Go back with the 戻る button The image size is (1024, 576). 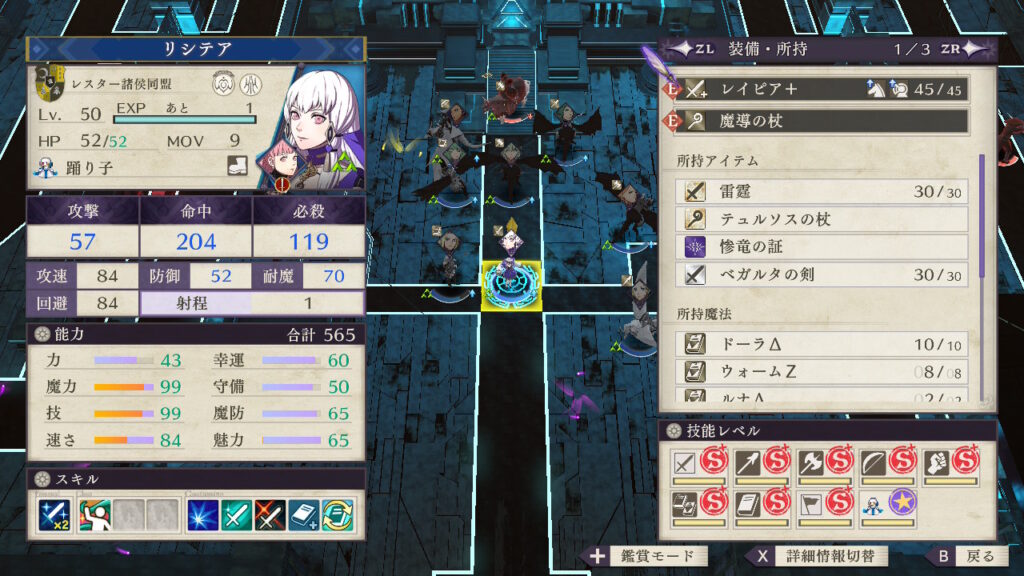pos(965,556)
